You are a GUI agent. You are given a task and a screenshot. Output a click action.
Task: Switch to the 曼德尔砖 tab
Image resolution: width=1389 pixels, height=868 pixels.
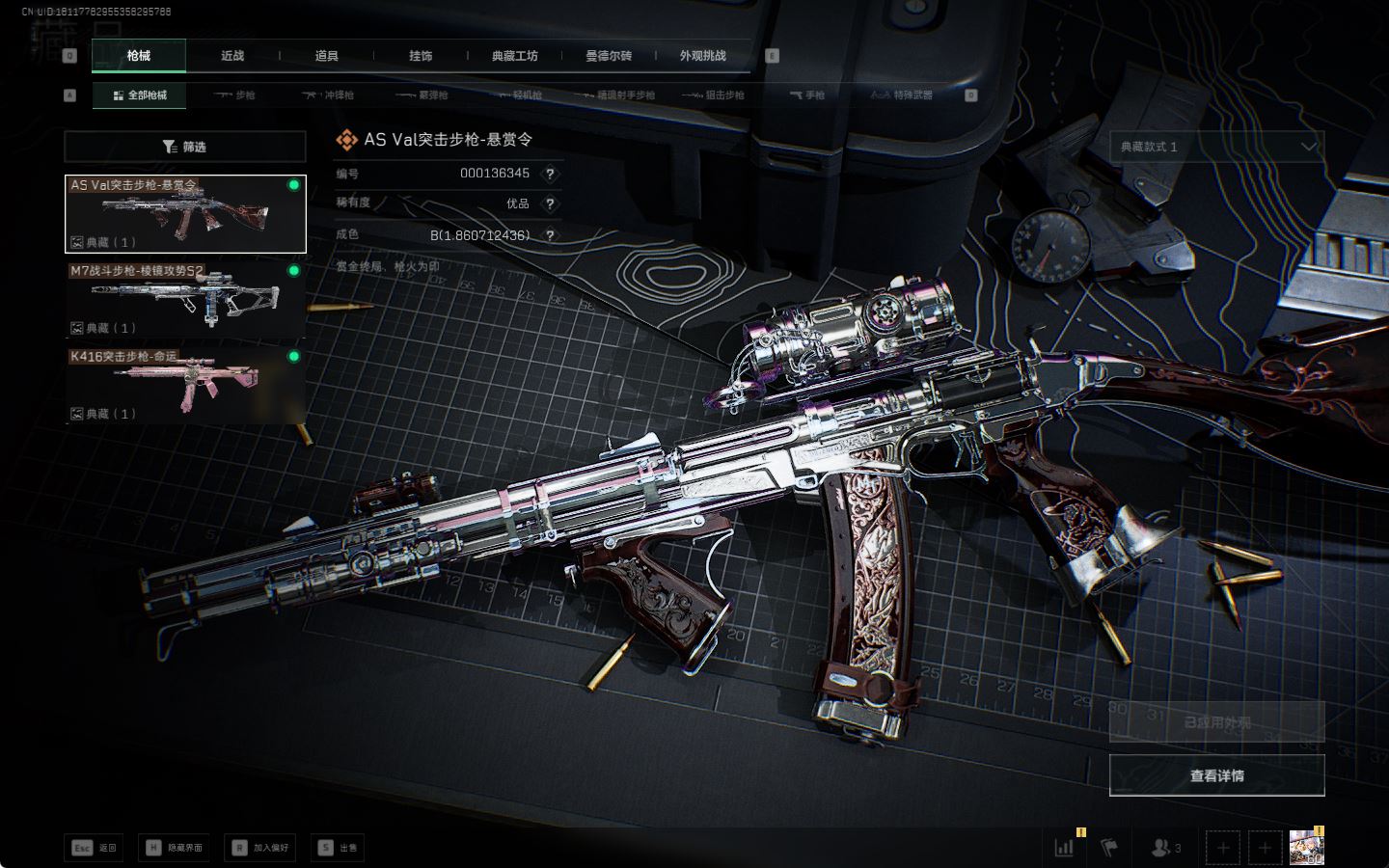(609, 56)
